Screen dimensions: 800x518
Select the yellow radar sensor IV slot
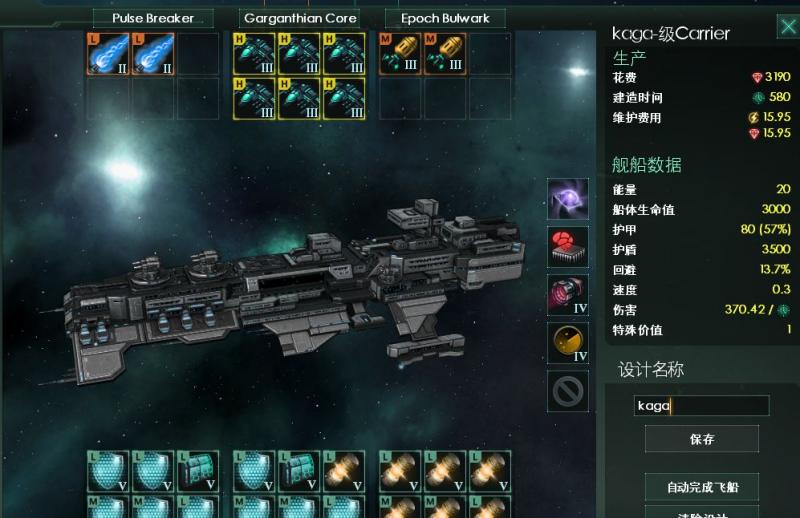coord(568,343)
